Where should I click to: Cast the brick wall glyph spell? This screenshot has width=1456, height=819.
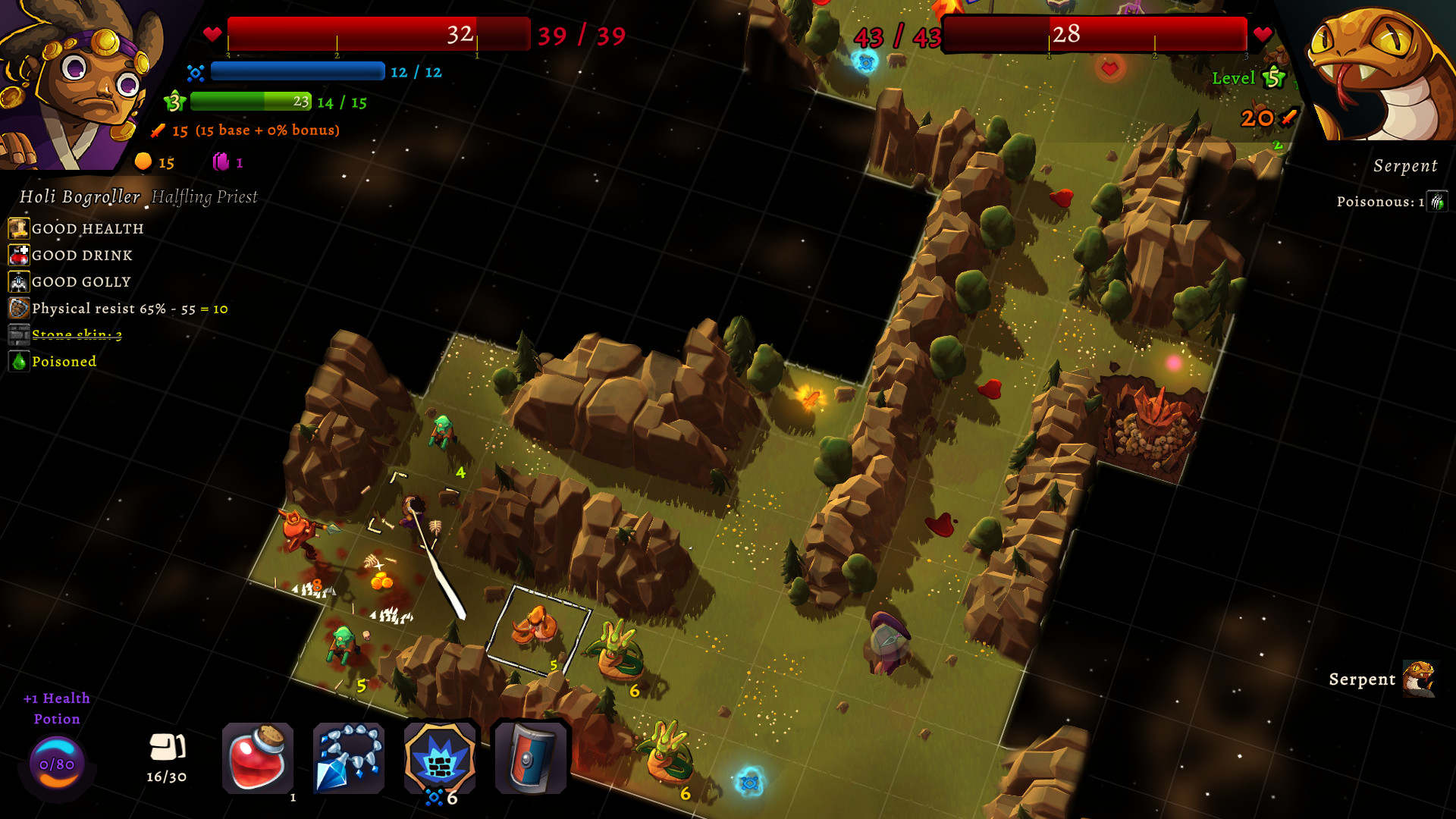tap(440, 758)
